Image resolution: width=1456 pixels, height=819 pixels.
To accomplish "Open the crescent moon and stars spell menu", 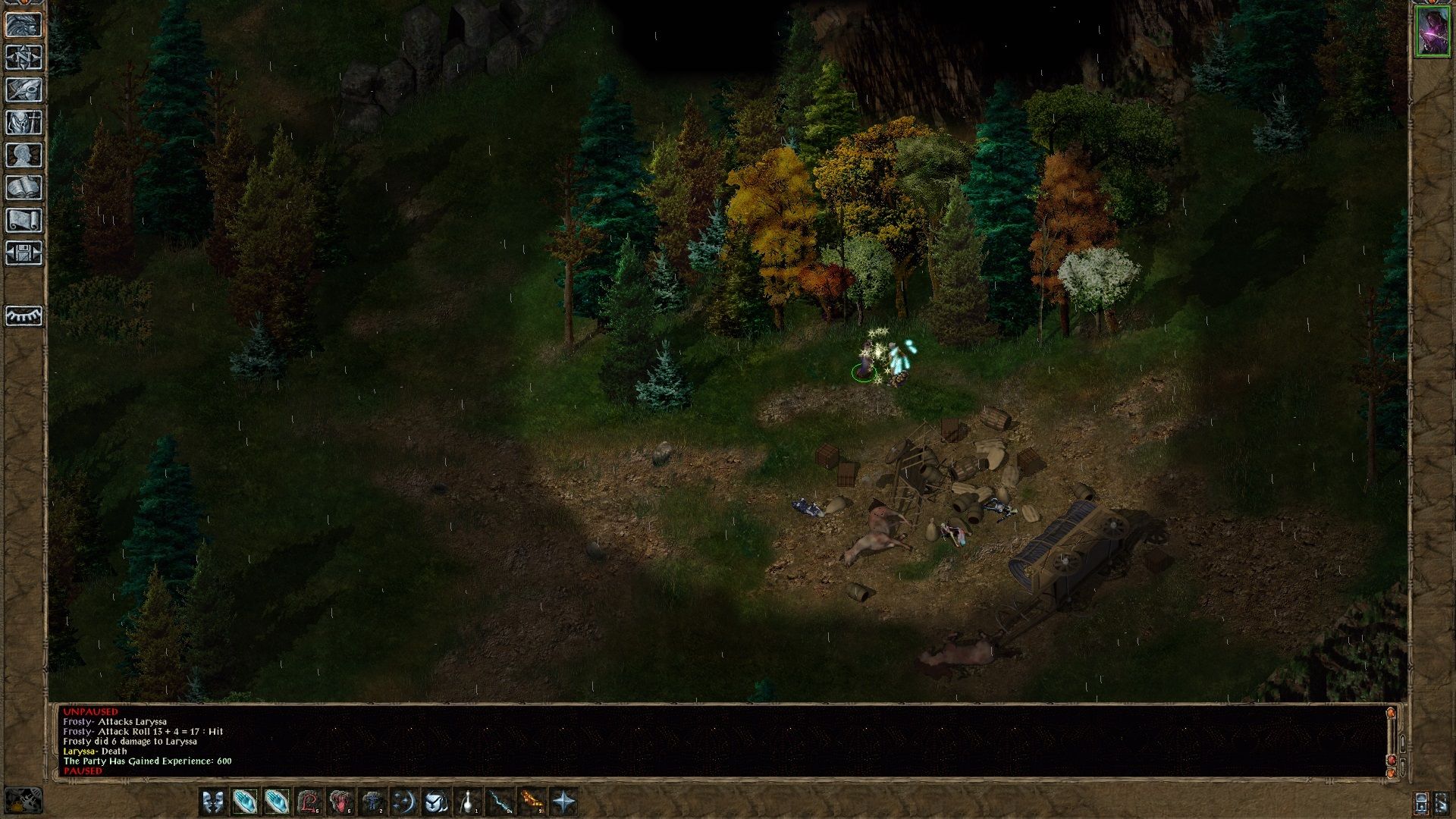I will coord(403,802).
